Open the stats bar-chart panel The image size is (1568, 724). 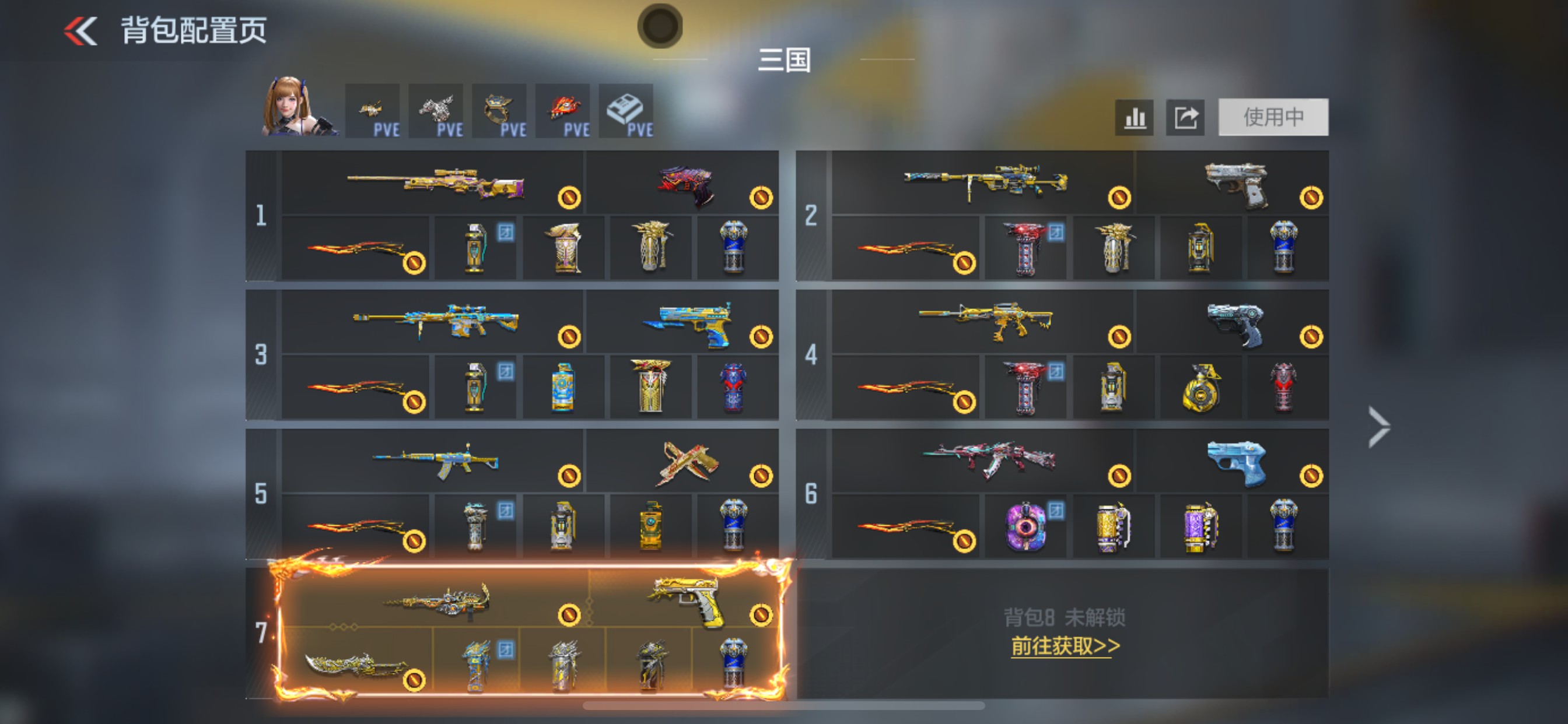1135,118
